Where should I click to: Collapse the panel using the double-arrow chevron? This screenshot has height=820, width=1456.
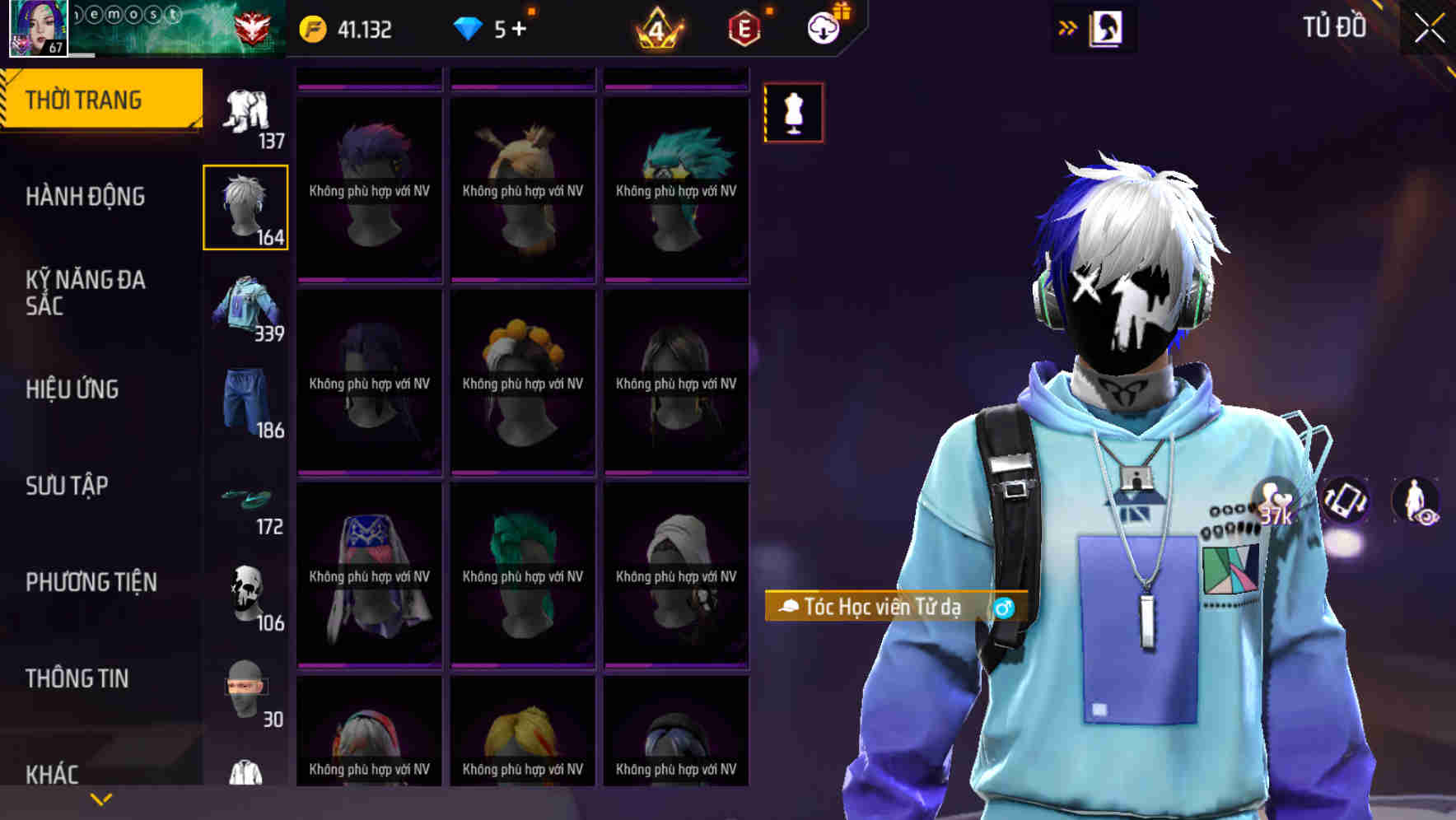[1068, 27]
